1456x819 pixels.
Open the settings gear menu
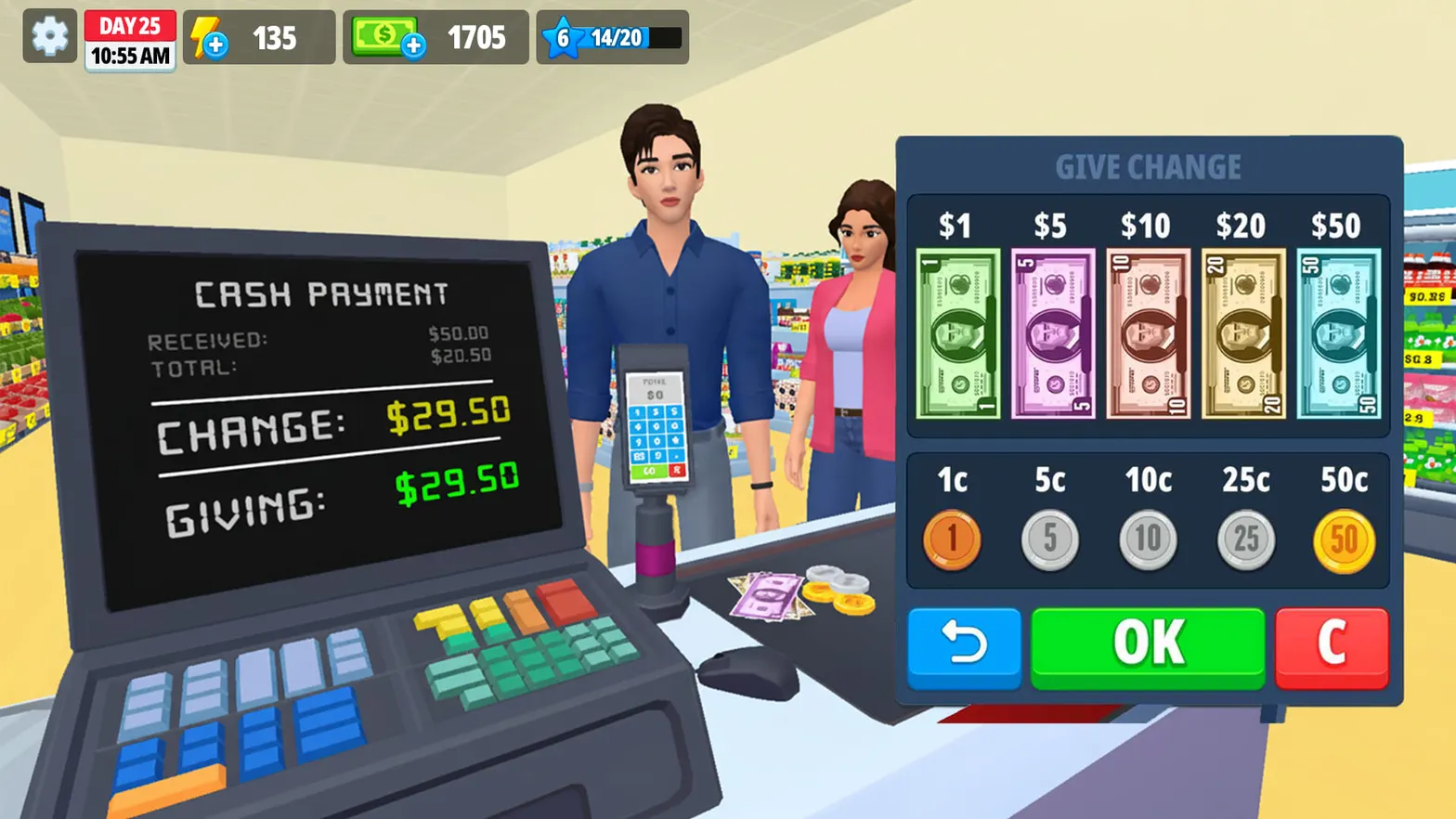click(49, 37)
